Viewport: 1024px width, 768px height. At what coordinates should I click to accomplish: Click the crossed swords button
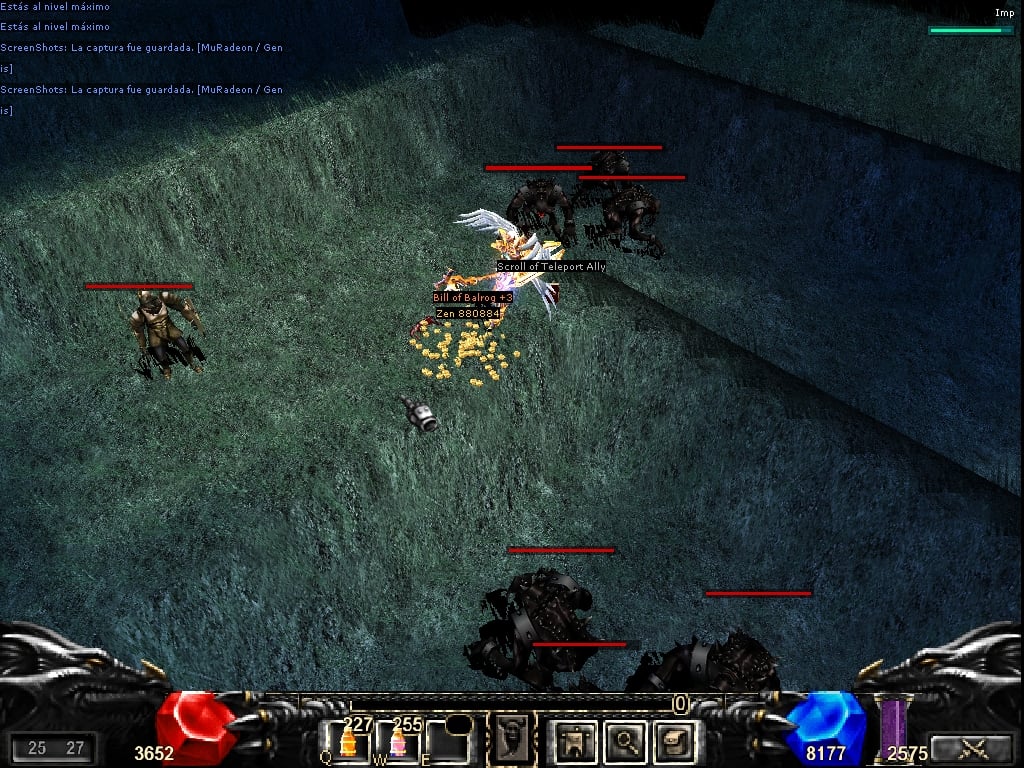968,748
